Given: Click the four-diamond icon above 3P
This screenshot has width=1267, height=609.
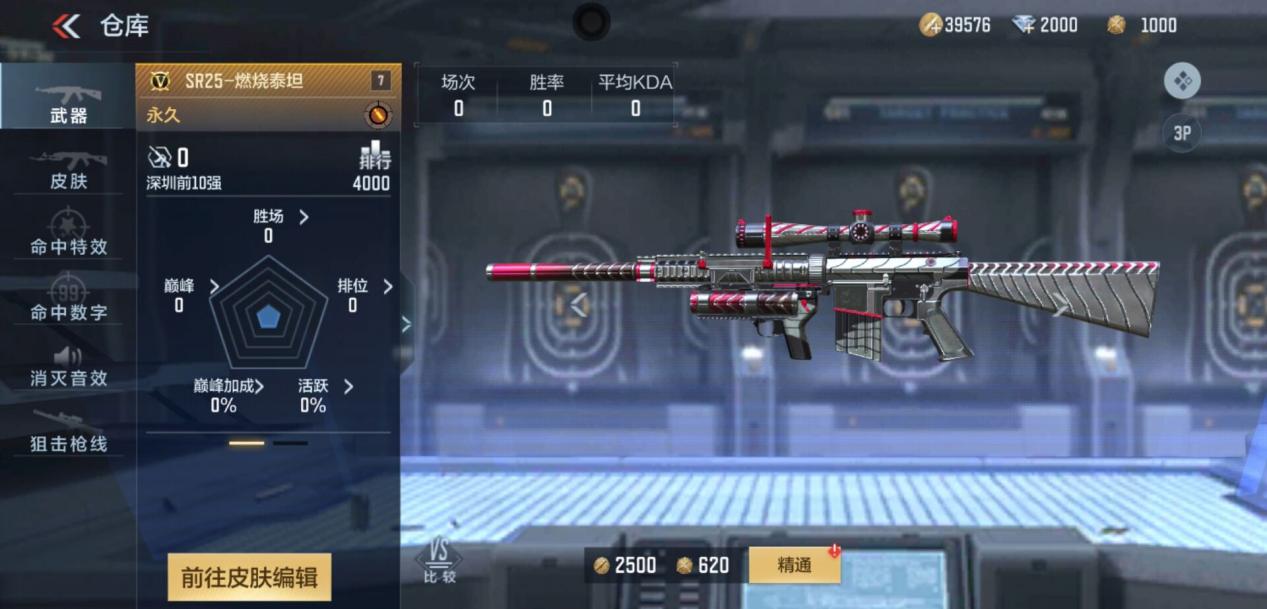Looking at the screenshot, I should 1182,81.
